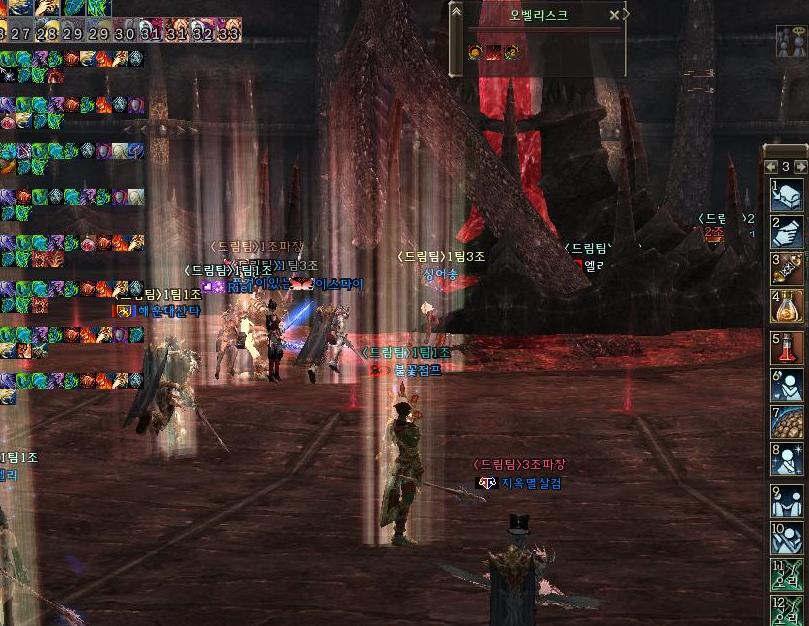Screen dimensions: 809x626
Task: Select the pile of shots in slot 7
Action: point(789,422)
